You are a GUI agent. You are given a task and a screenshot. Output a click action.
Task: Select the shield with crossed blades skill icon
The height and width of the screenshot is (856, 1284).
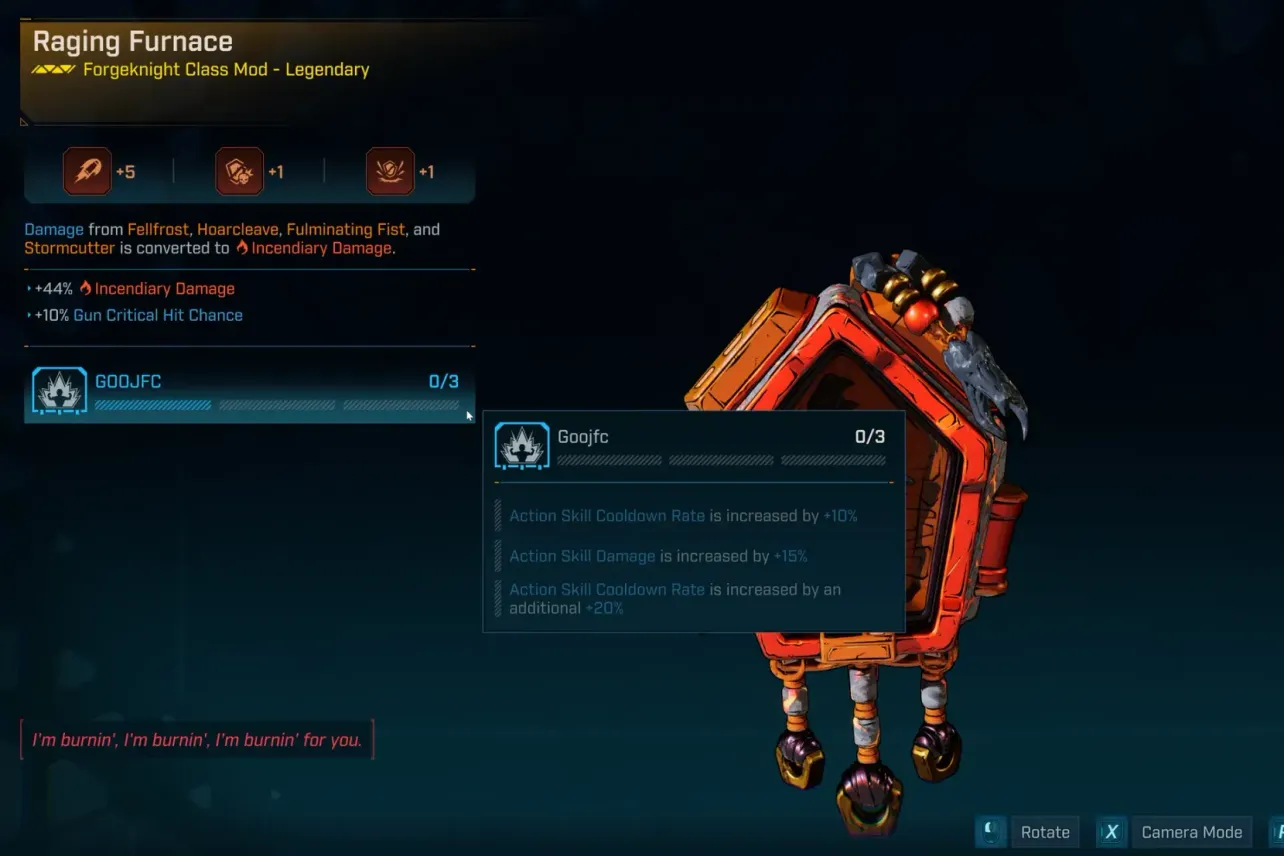[390, 172]
